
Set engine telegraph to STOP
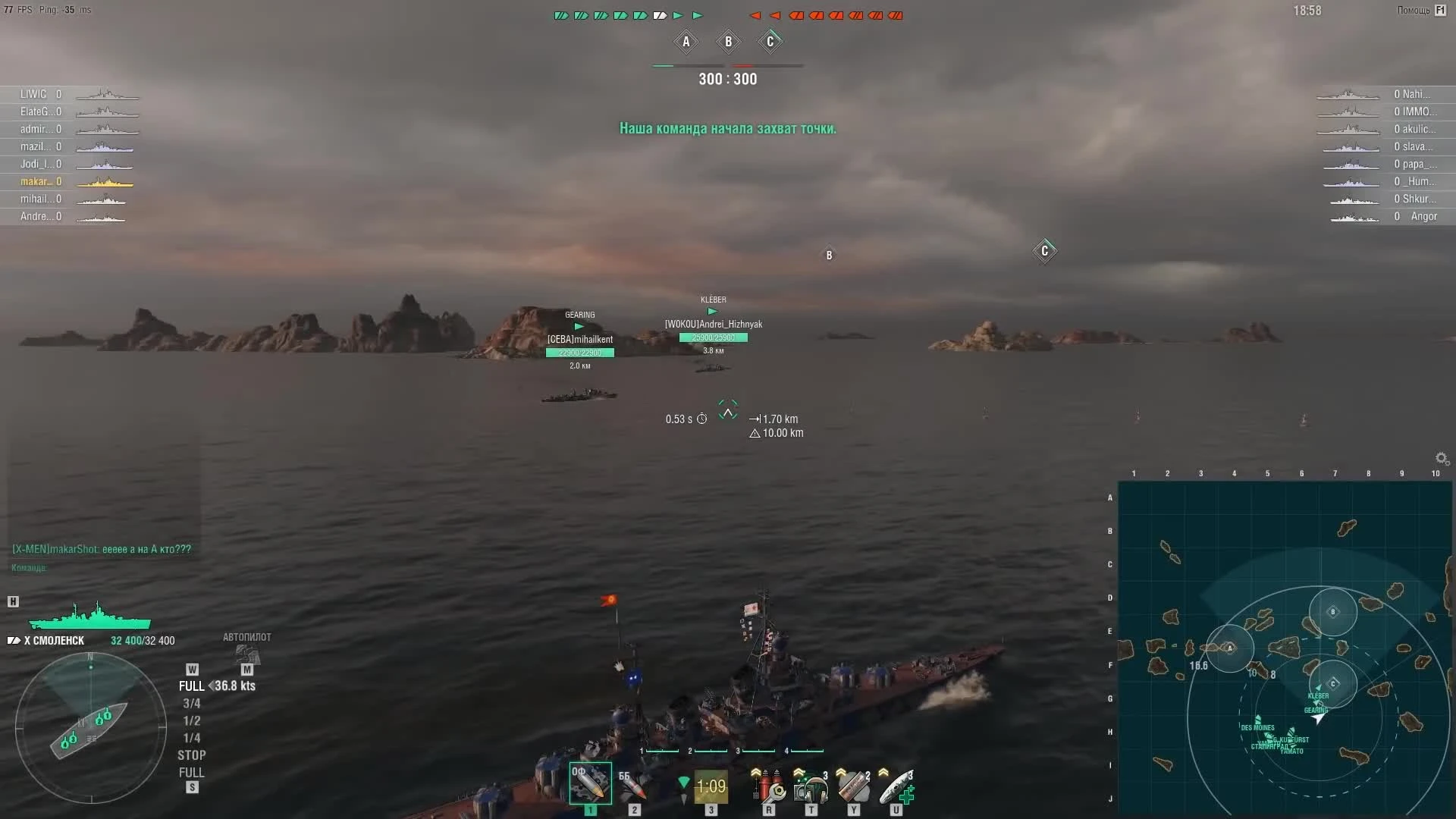coord(192,755)
